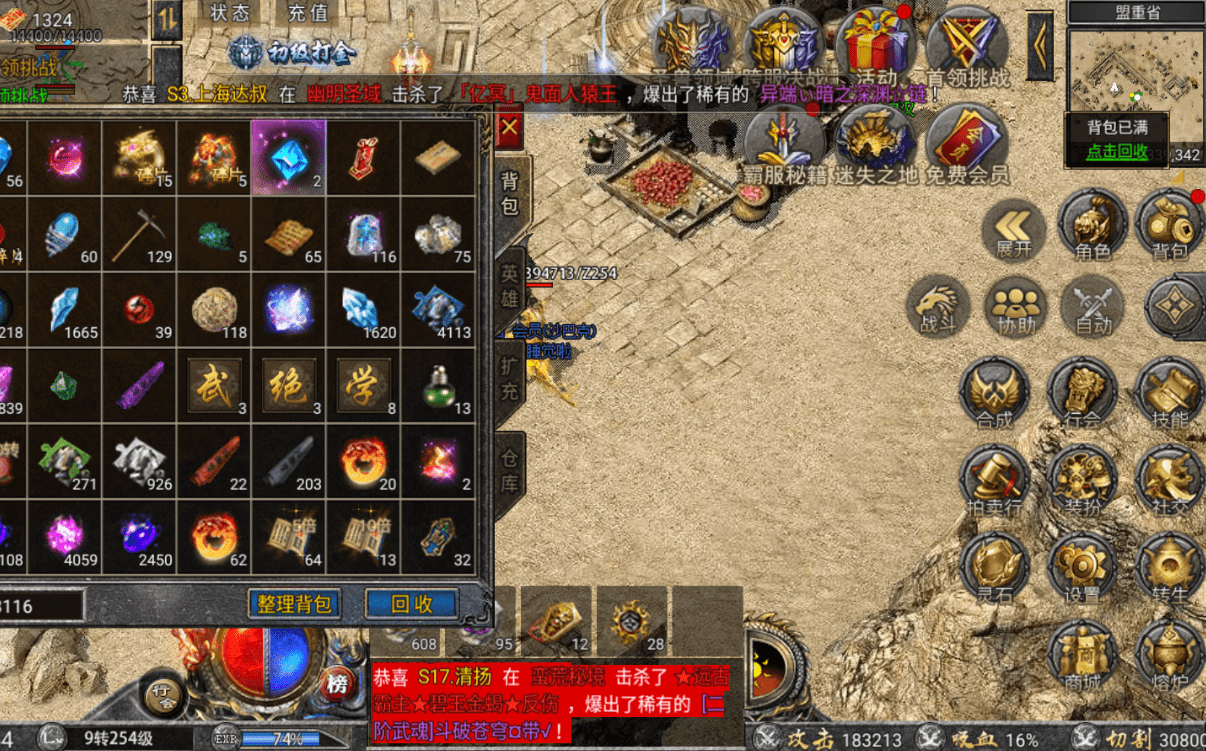Select the highlighted blue diamond item slot
This screenshot has width=1206, height=751.
(x=289, y=157)
